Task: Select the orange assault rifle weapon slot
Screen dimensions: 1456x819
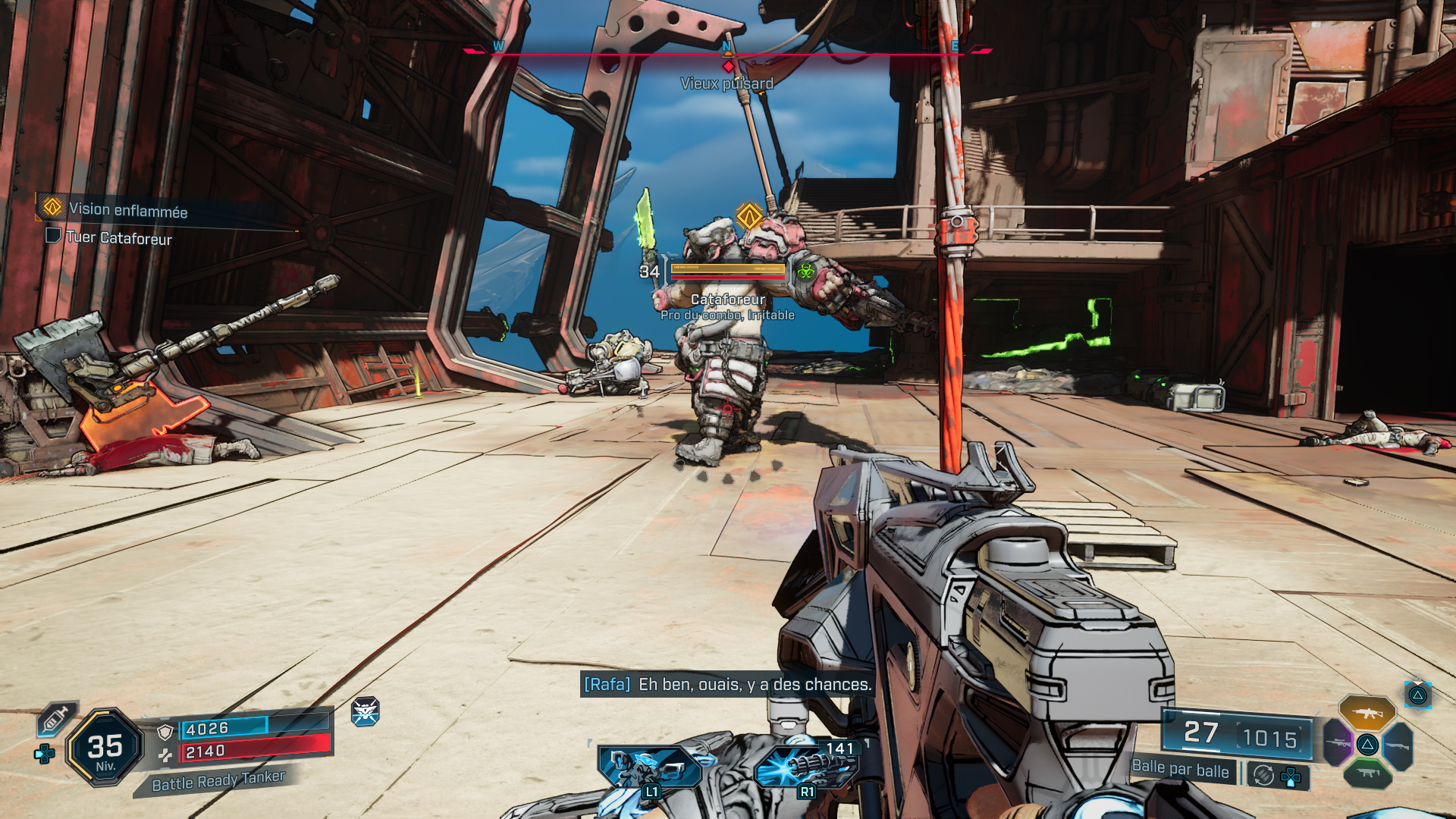Action: tap(1367, 714)
